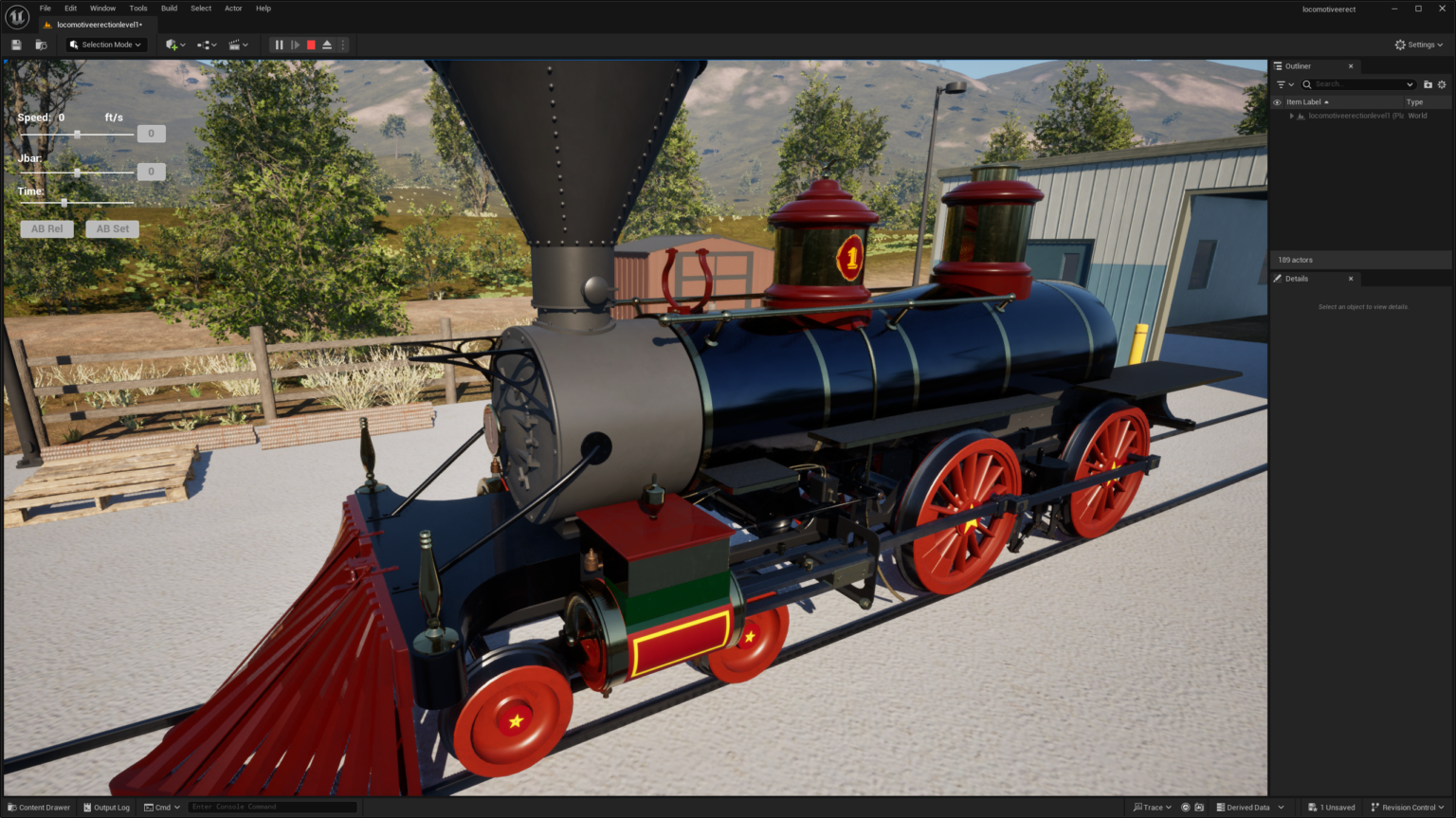Click 1 Unsaved to save changes
The image size is (1456, 818).
click(x=1331, y=807)
